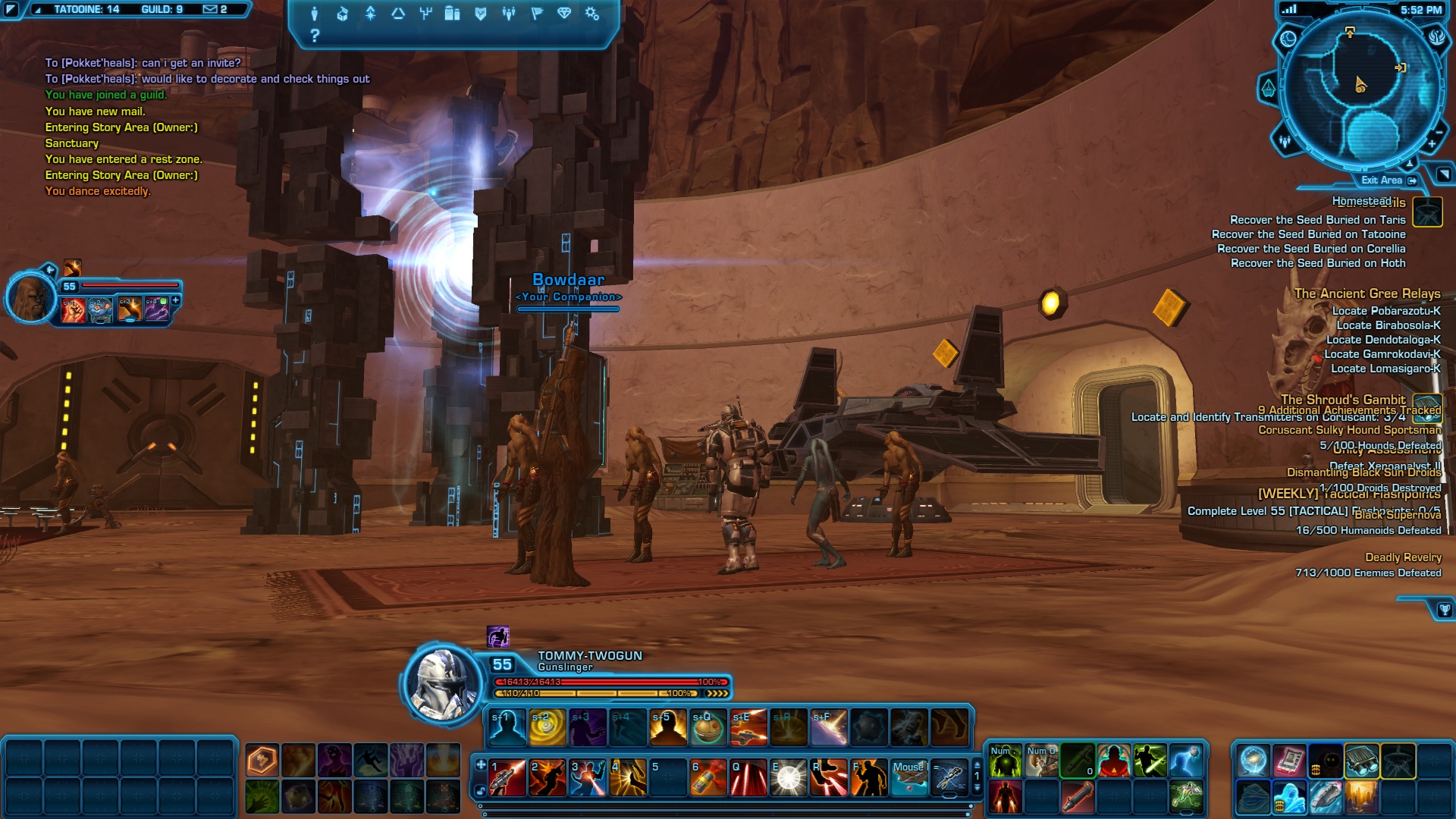The width and height of the screenshot is (1456, 819).
Task: Open the inventory box icon
Action: click(x=342, y=14)
